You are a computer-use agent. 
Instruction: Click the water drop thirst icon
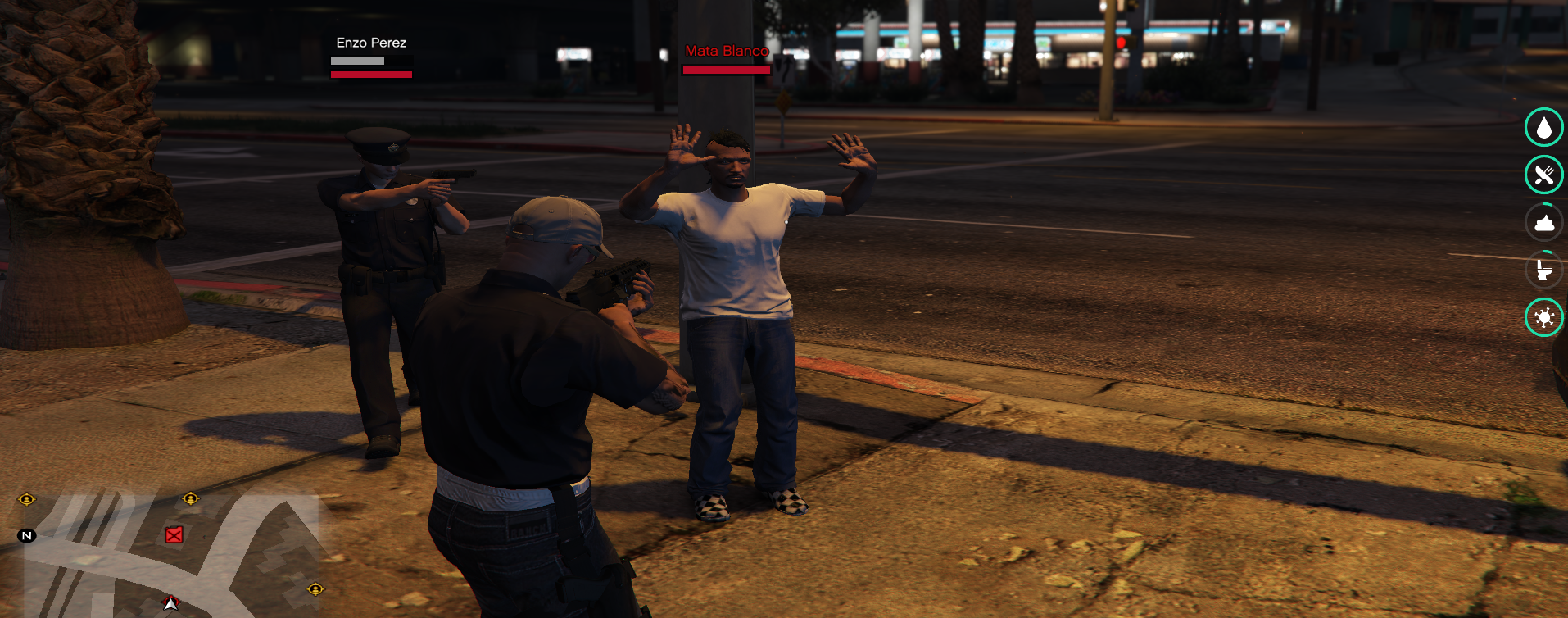[1543, 127]
